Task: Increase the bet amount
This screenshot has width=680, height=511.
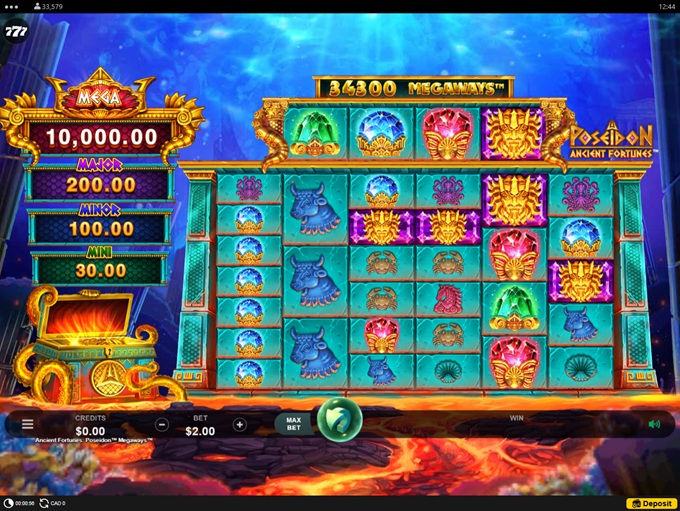Action: coord(239,425)
